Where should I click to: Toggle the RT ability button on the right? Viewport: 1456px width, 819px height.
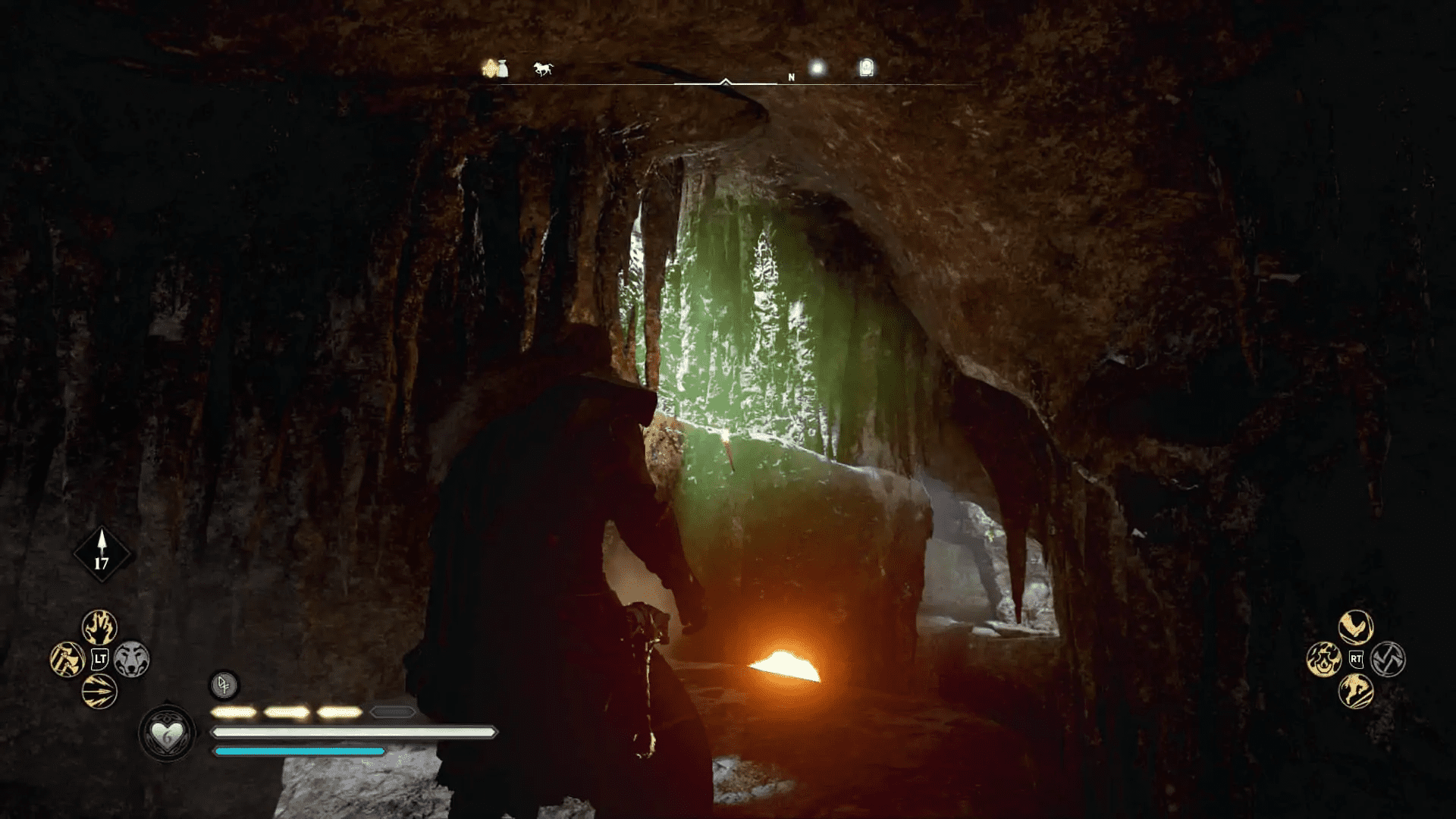1356,660
